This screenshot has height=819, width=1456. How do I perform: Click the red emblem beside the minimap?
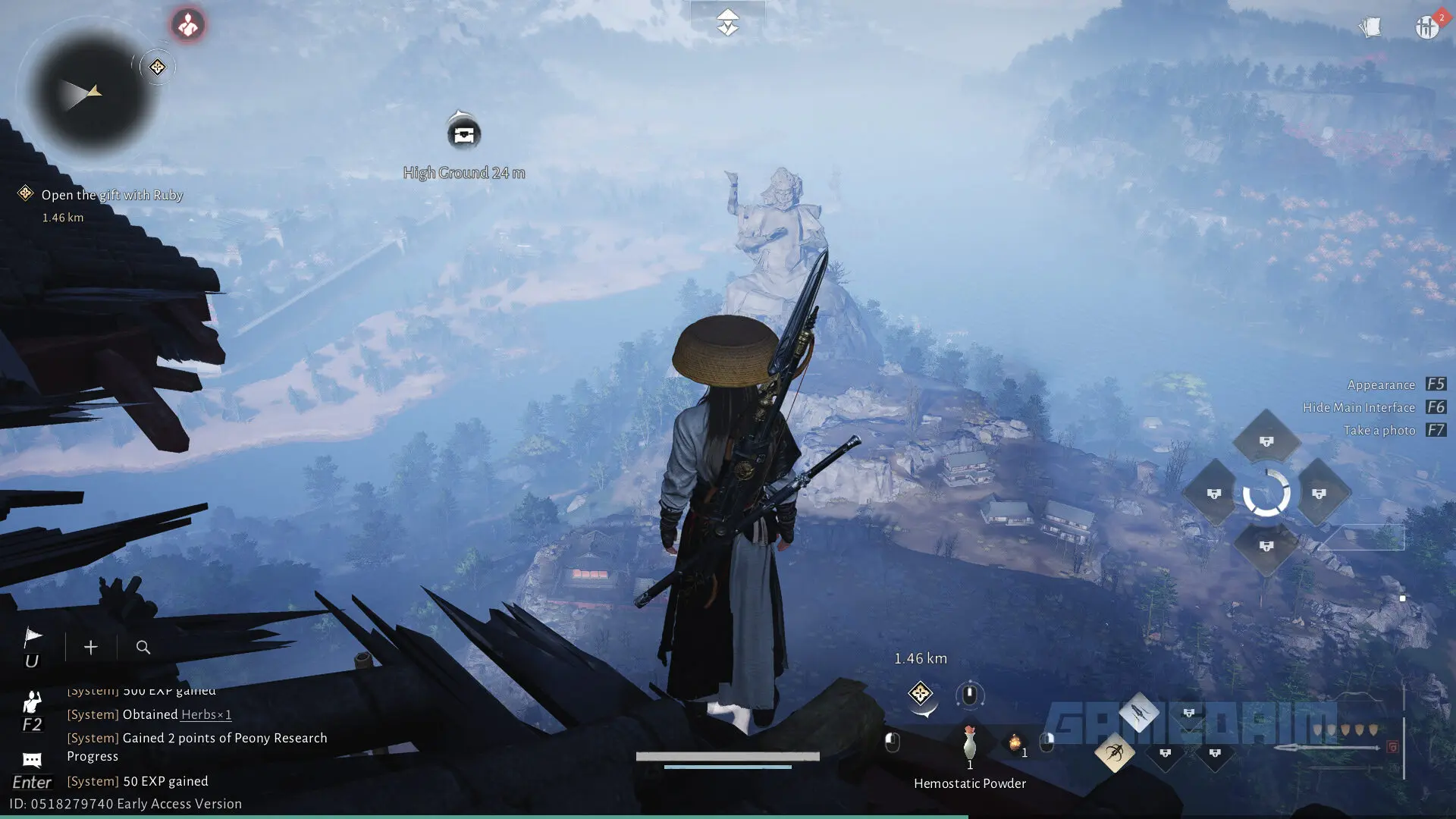tap(187, 25)
